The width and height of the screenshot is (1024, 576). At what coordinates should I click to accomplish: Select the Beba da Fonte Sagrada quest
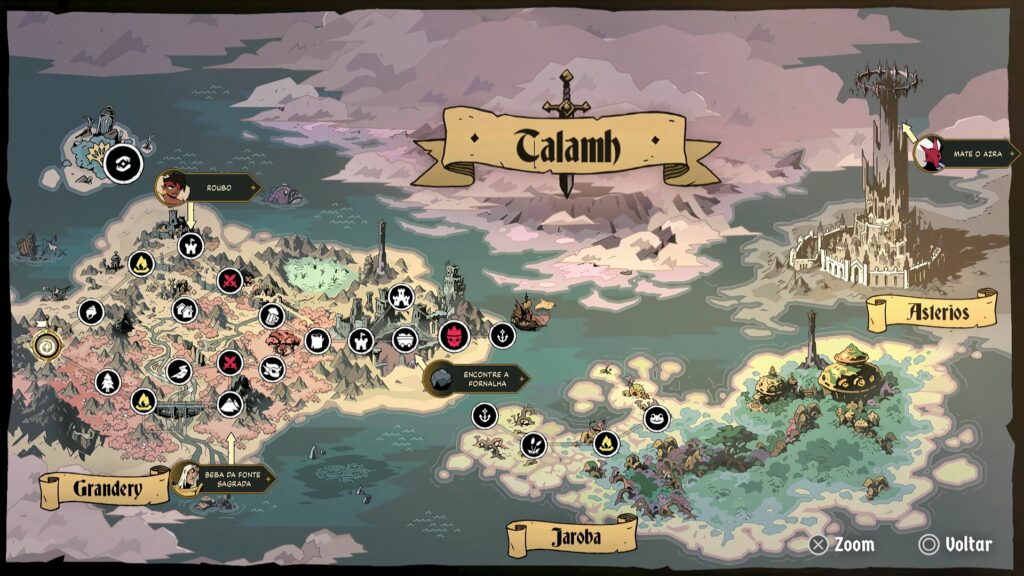(187, 477)
